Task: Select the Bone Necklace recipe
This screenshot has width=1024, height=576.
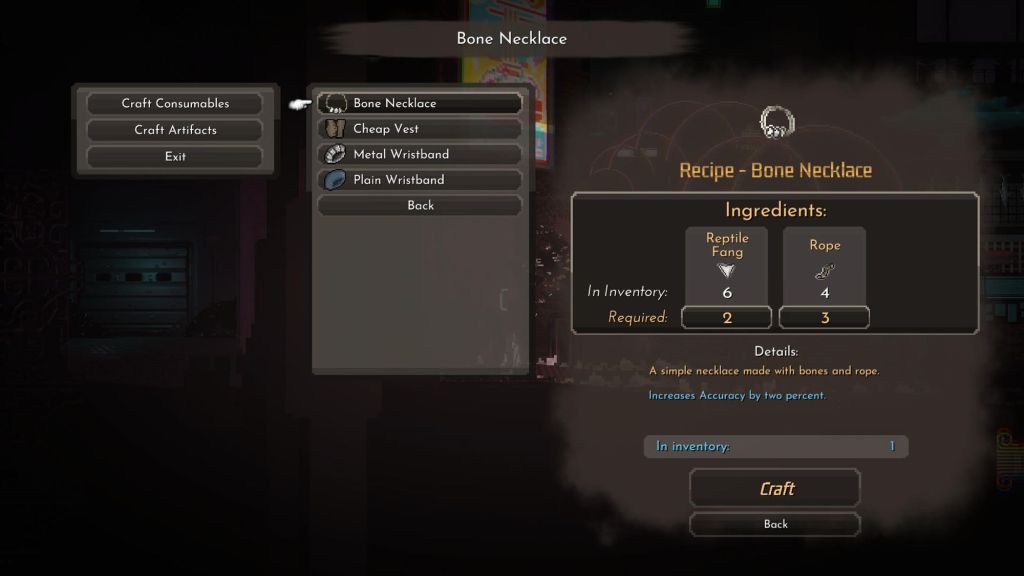Action: click(420, 103)
